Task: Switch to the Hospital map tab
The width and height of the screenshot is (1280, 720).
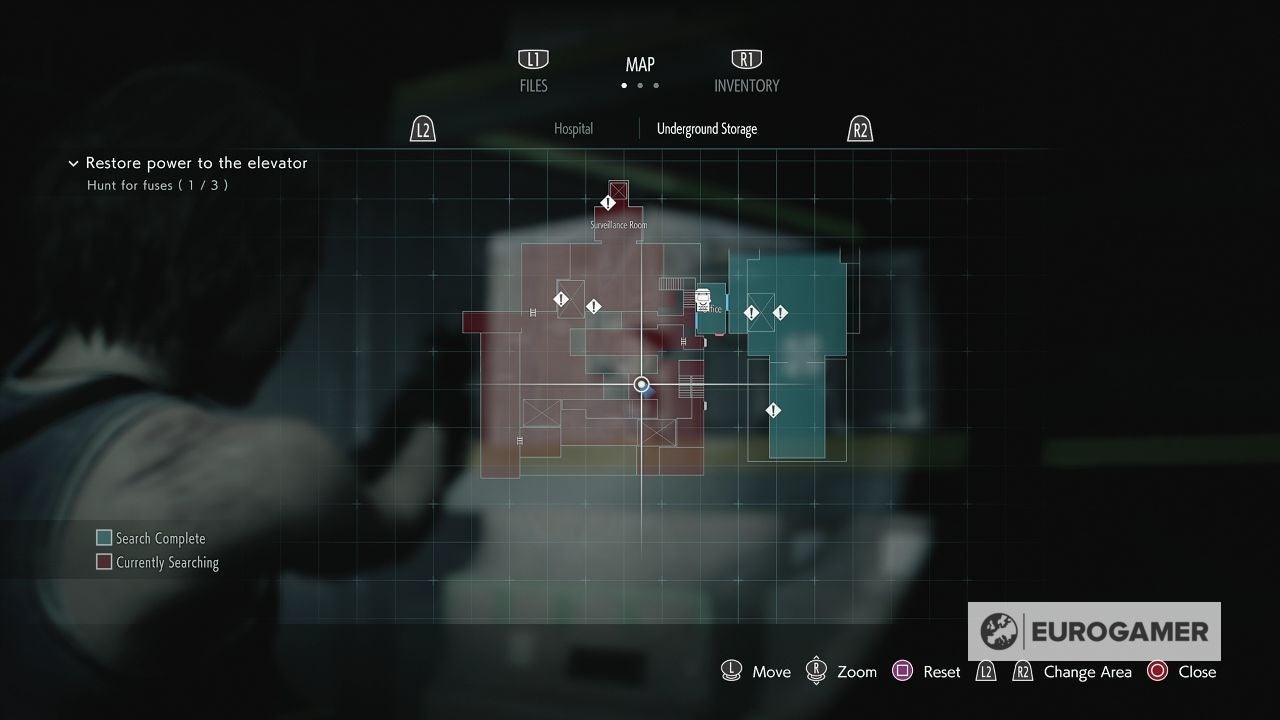Action: coord(573,128)
